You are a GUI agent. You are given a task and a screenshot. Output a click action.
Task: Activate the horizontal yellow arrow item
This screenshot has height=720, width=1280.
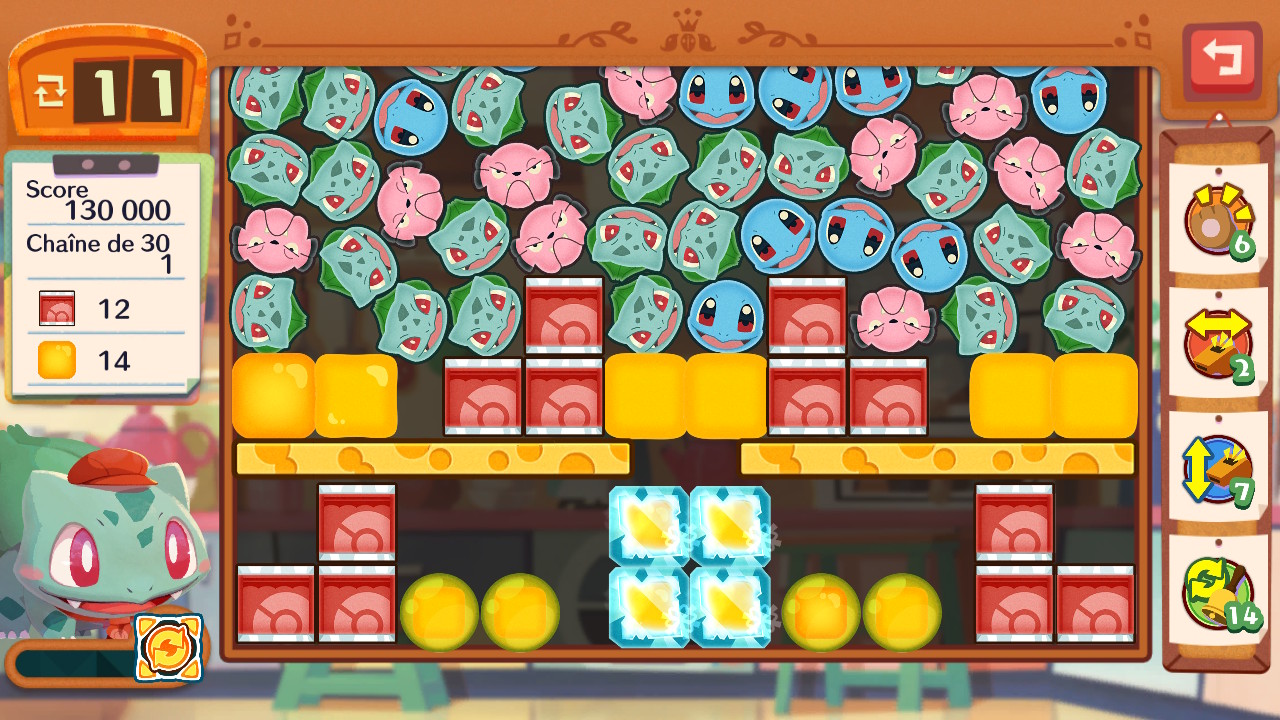point(1217,343)
